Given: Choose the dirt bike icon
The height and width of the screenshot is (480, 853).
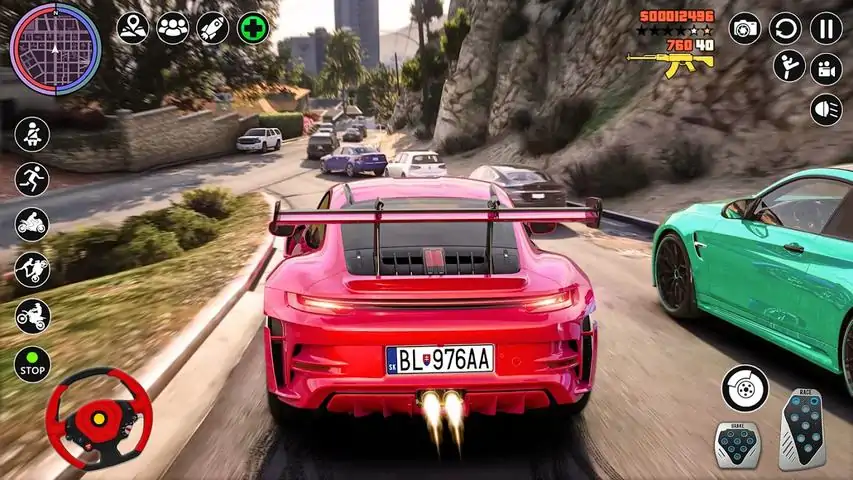Looking at the screenshot, I should point(32,316).
